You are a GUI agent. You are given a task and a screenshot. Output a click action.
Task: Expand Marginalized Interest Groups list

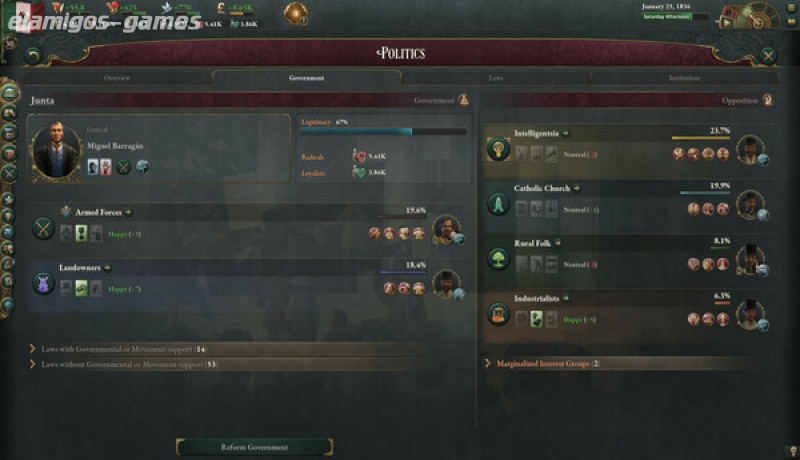[546, 364]
